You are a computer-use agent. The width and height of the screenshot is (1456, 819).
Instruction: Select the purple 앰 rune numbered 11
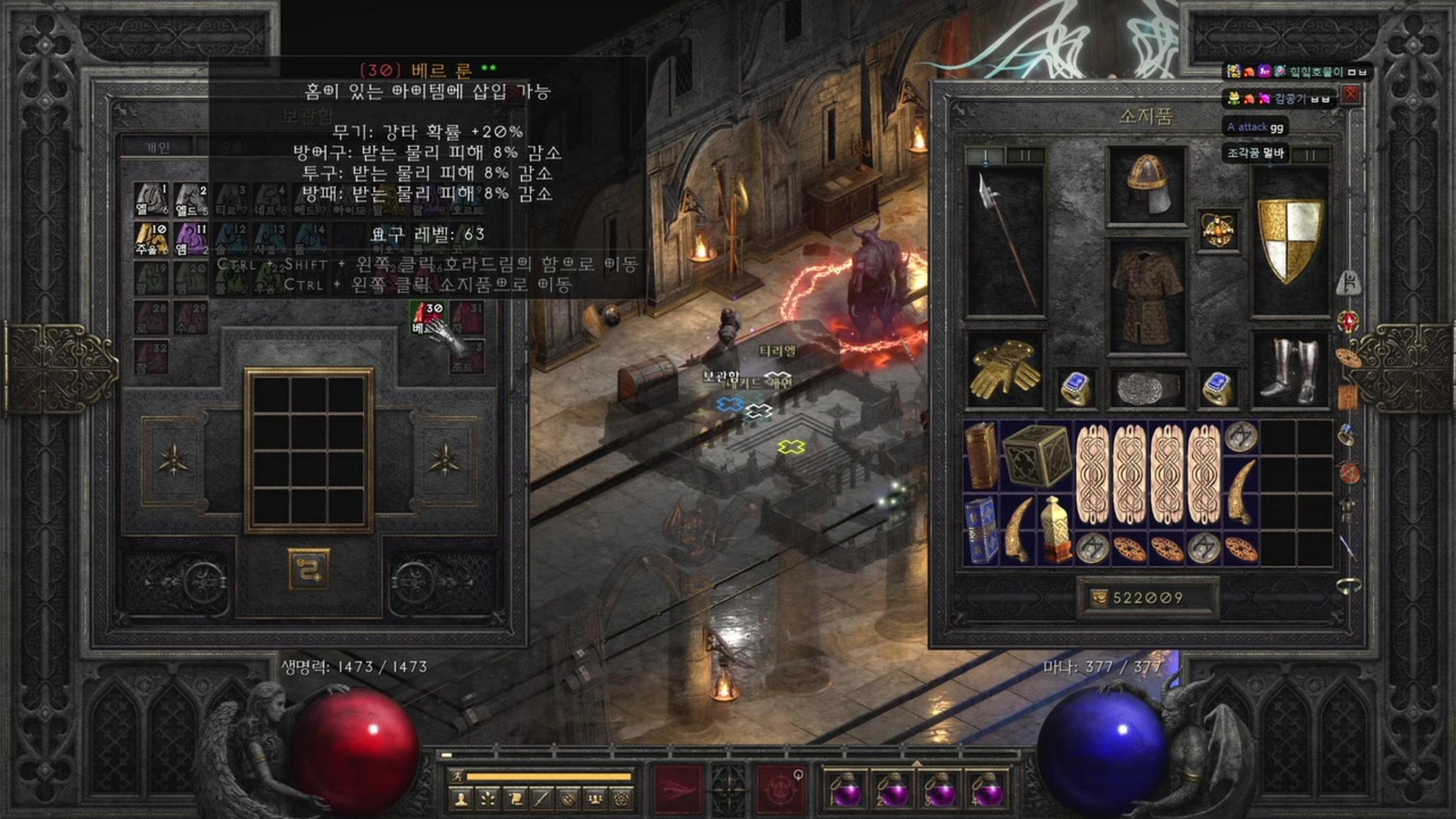click(x=191, y=239)
